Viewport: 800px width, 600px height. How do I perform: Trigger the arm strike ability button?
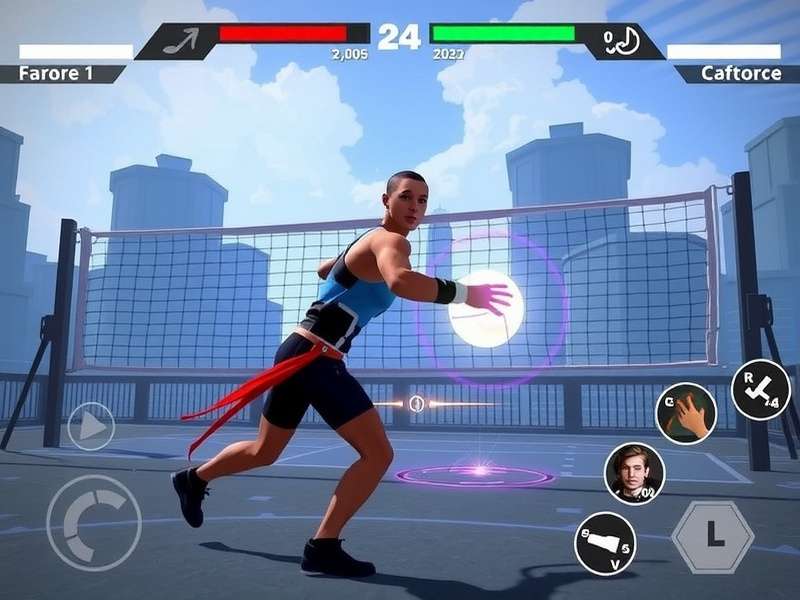click(x=606, y=544)
